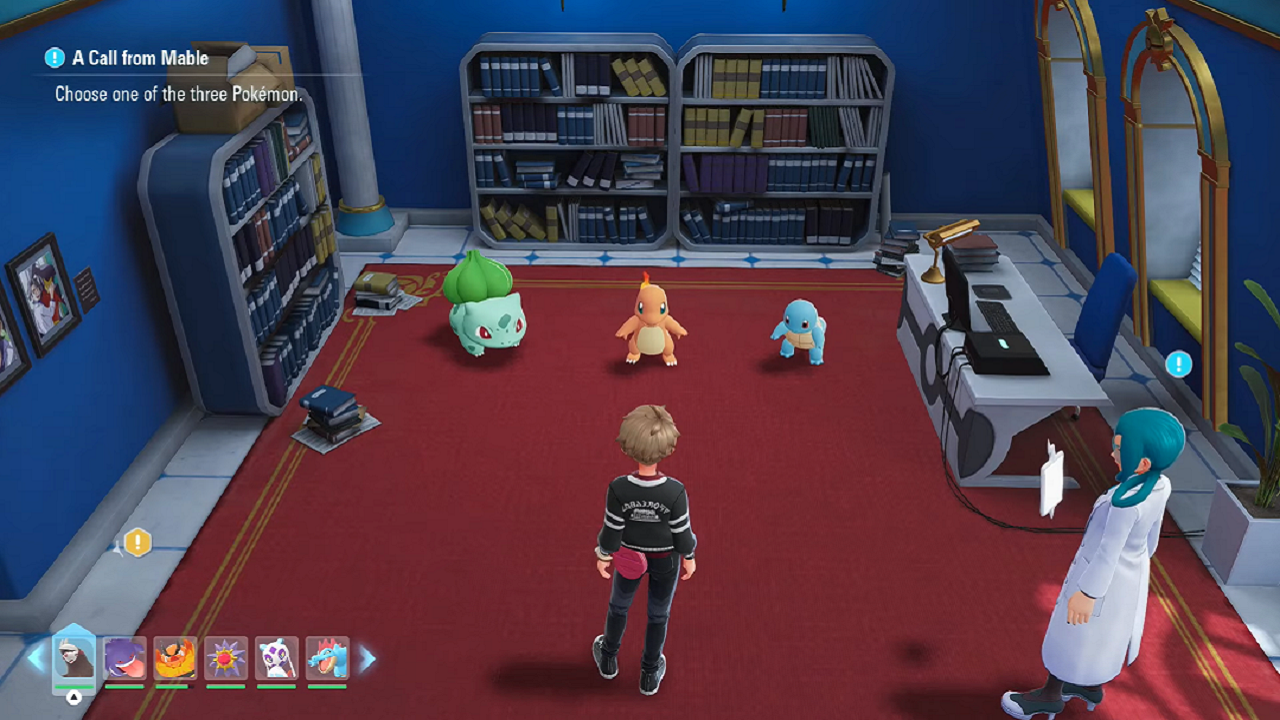Click the party bar's left arrow
1280x720 pixels.
tap(35, 658)
